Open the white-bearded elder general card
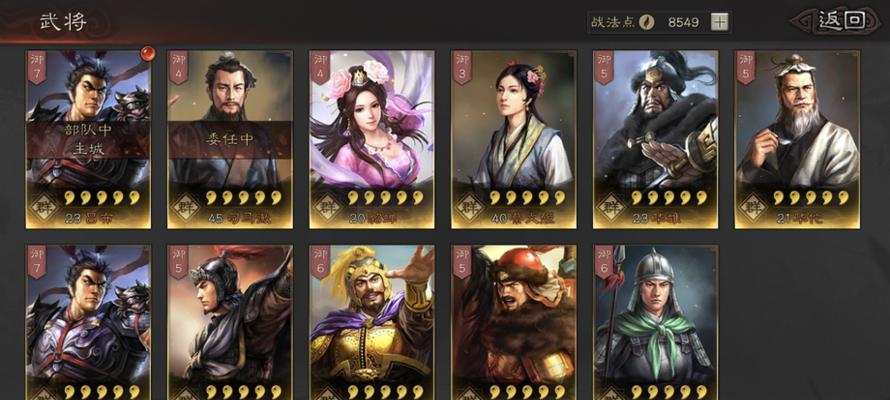The image size is (890, 400). click(x=797, y=138)
